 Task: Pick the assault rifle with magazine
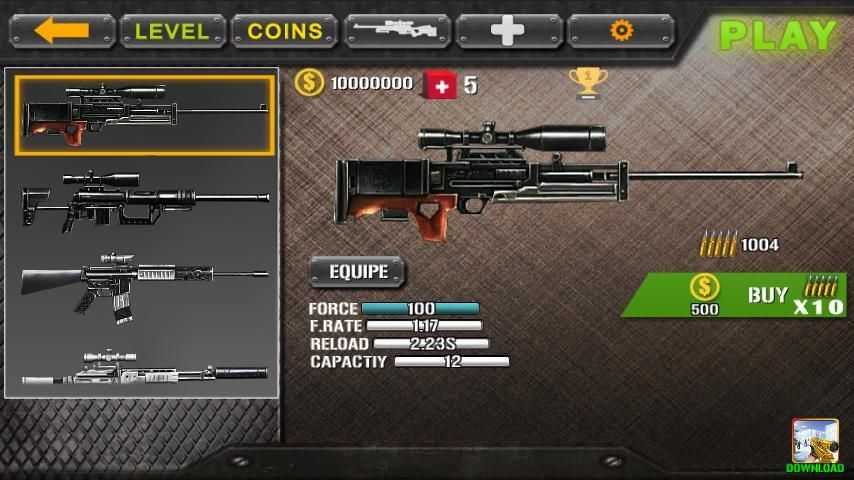pyautogui.click(x=144, y=284)
